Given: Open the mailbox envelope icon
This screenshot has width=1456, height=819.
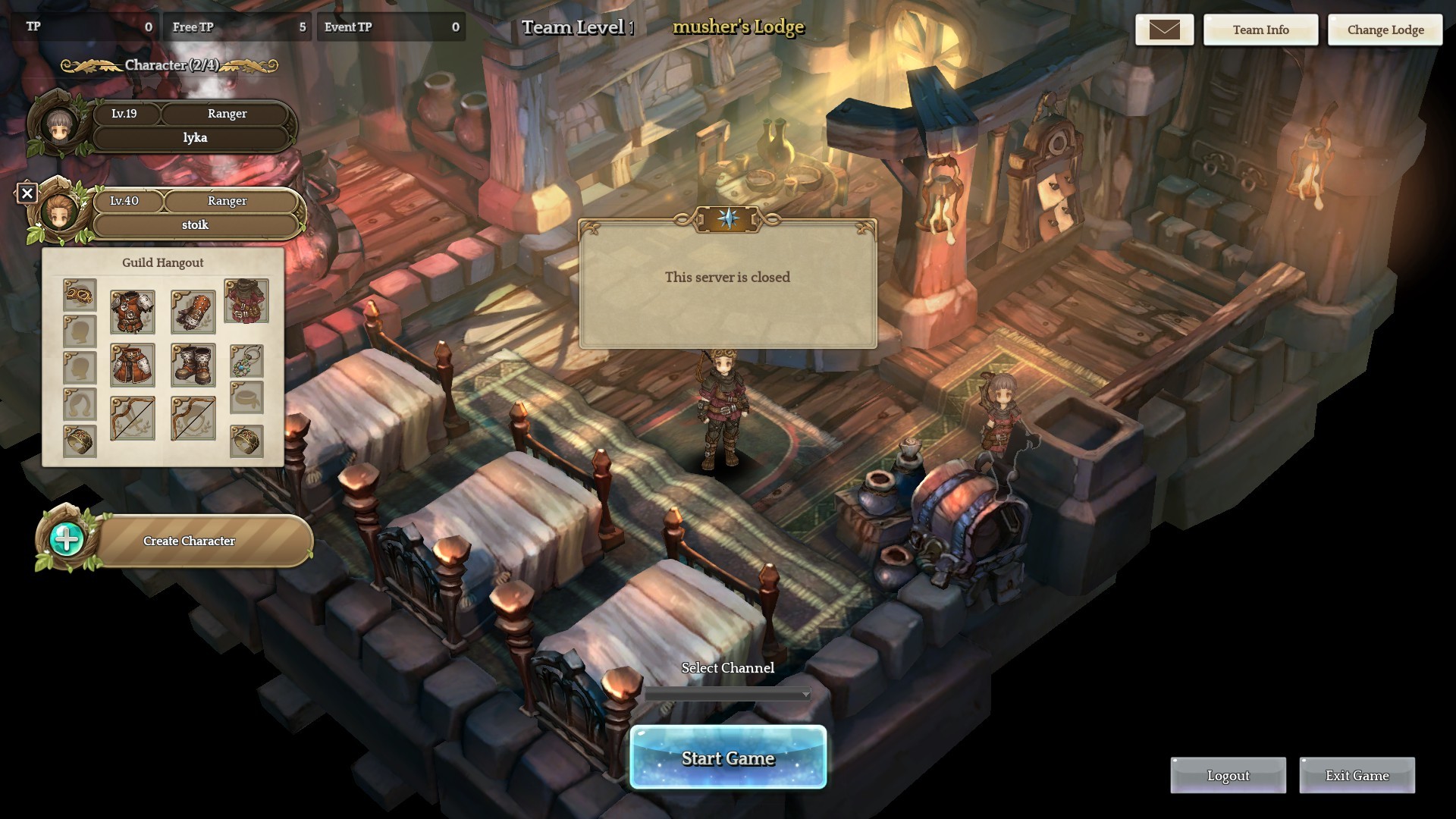Looking at the screenshot, I should 1164,30.
